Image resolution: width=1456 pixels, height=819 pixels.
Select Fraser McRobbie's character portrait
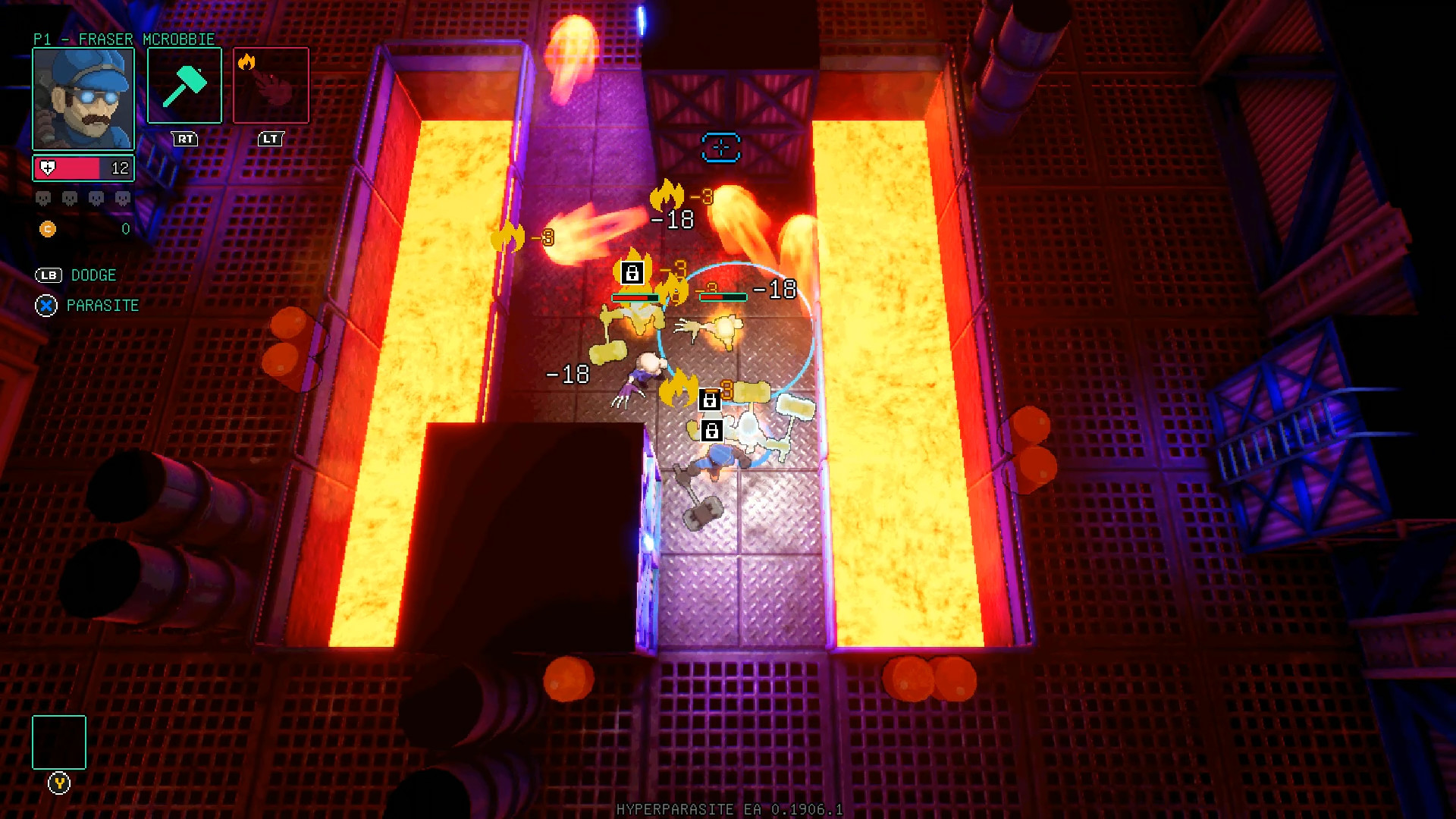[83, 99]
